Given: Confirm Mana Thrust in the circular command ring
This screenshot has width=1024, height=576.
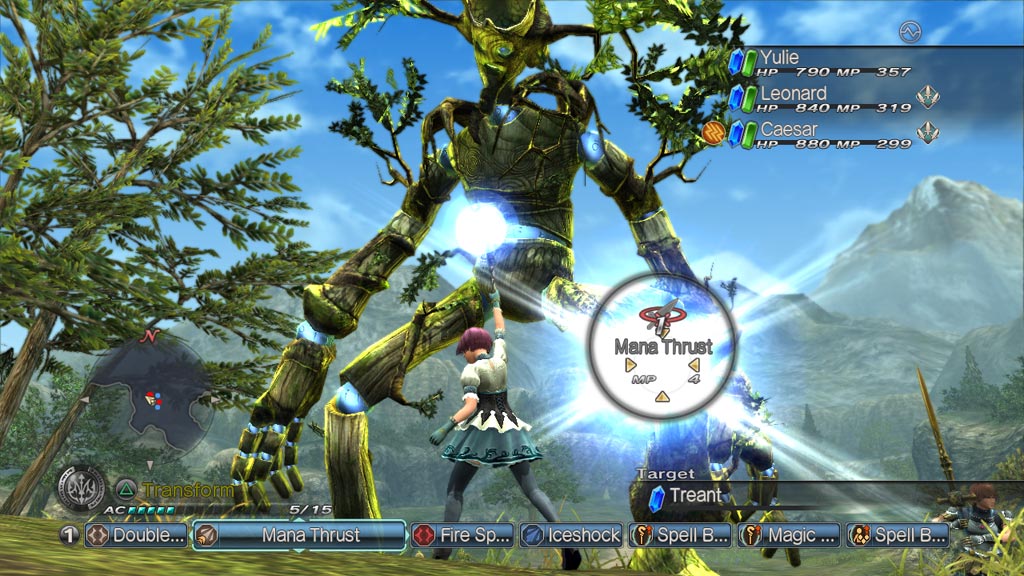Looking at the screenshot, I should [662, 345].
